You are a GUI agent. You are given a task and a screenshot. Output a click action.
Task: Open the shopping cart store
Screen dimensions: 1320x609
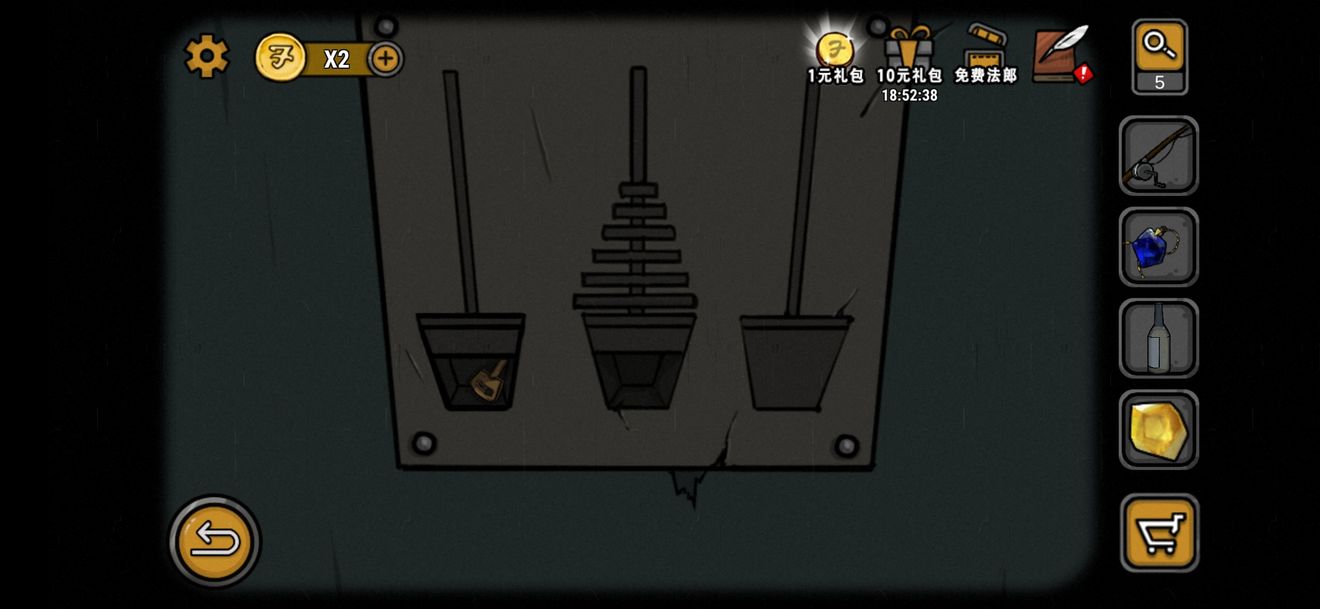(1159, 532)
